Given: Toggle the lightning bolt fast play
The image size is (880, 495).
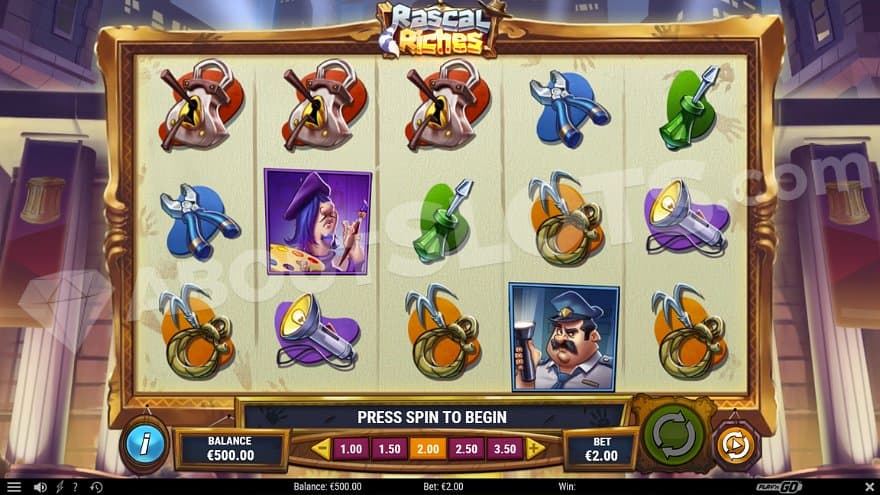Looking at the screenshot, I should (x=58, y=487).
